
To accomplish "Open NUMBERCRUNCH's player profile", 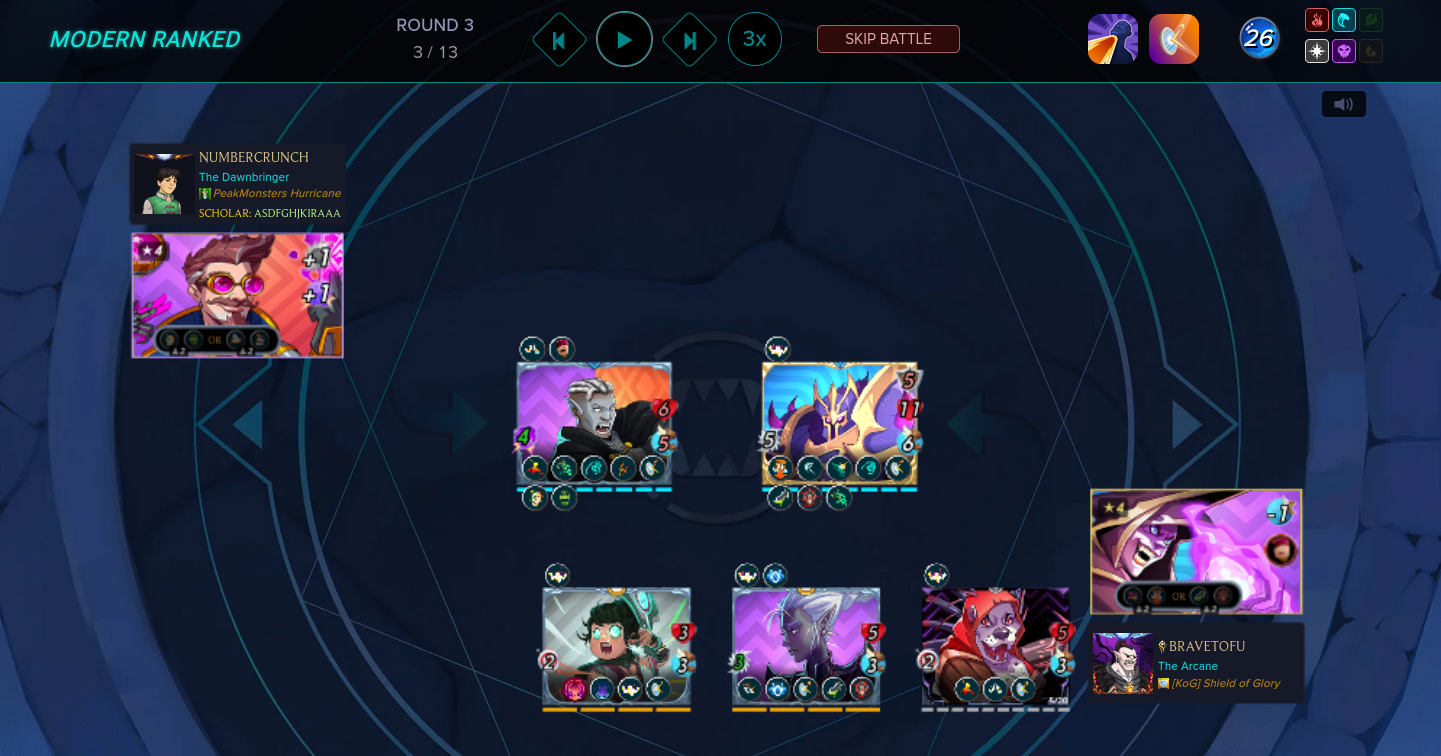I will coord(254,157).
